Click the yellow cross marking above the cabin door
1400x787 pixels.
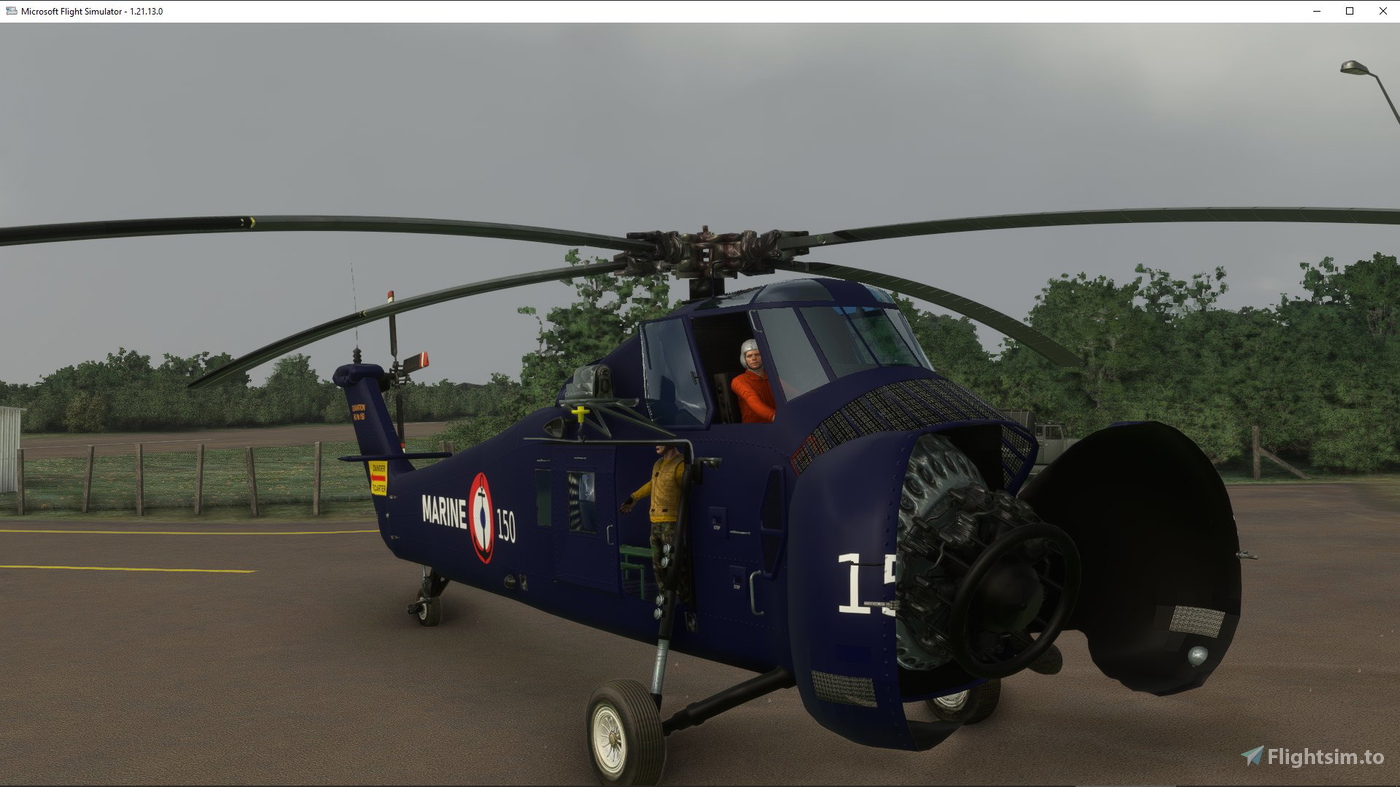click(x=578, y=411)
